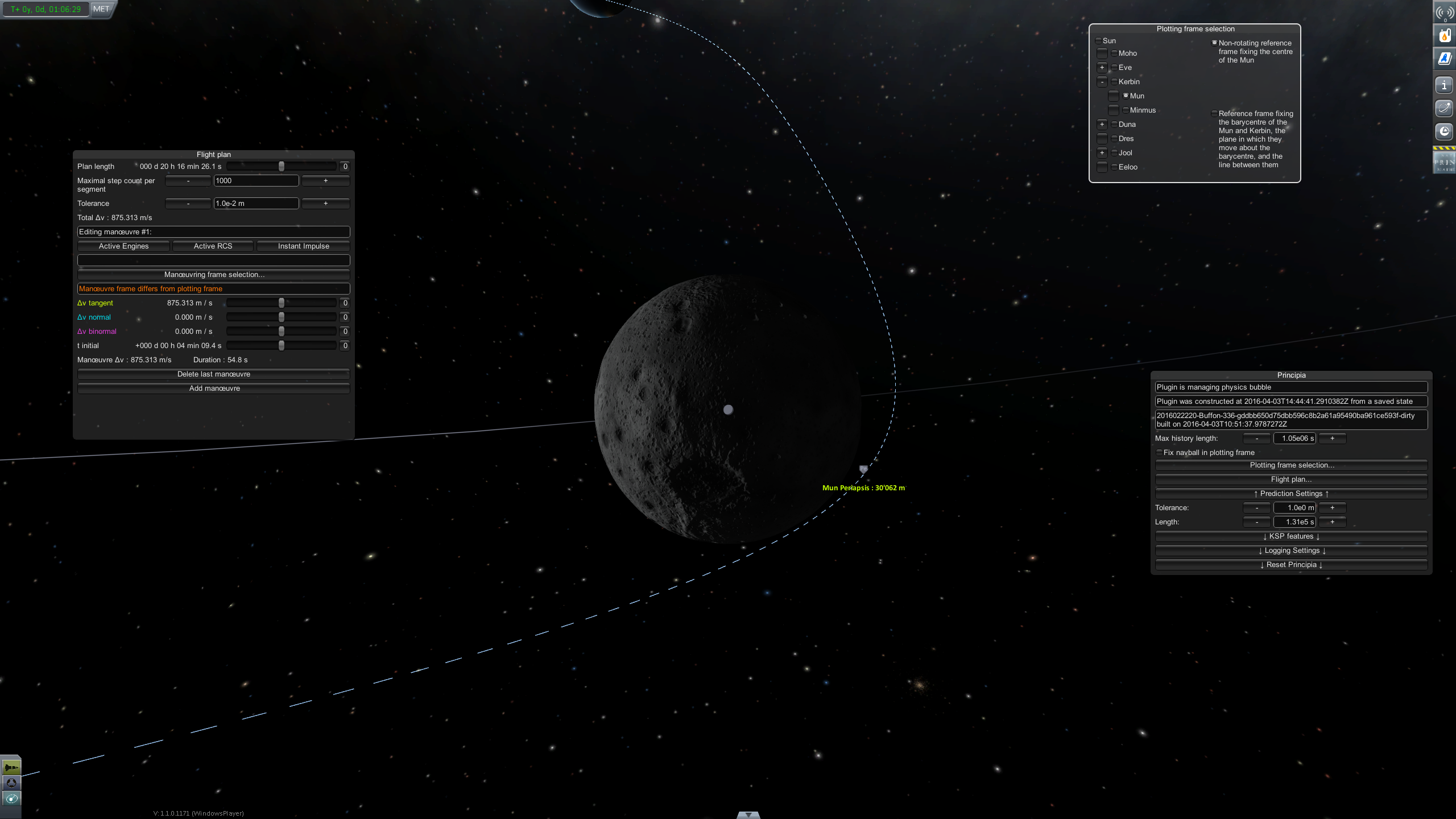The image size is (1456, 819).
Task: Choose the Active RCS option
Action: tap(213, 246)
